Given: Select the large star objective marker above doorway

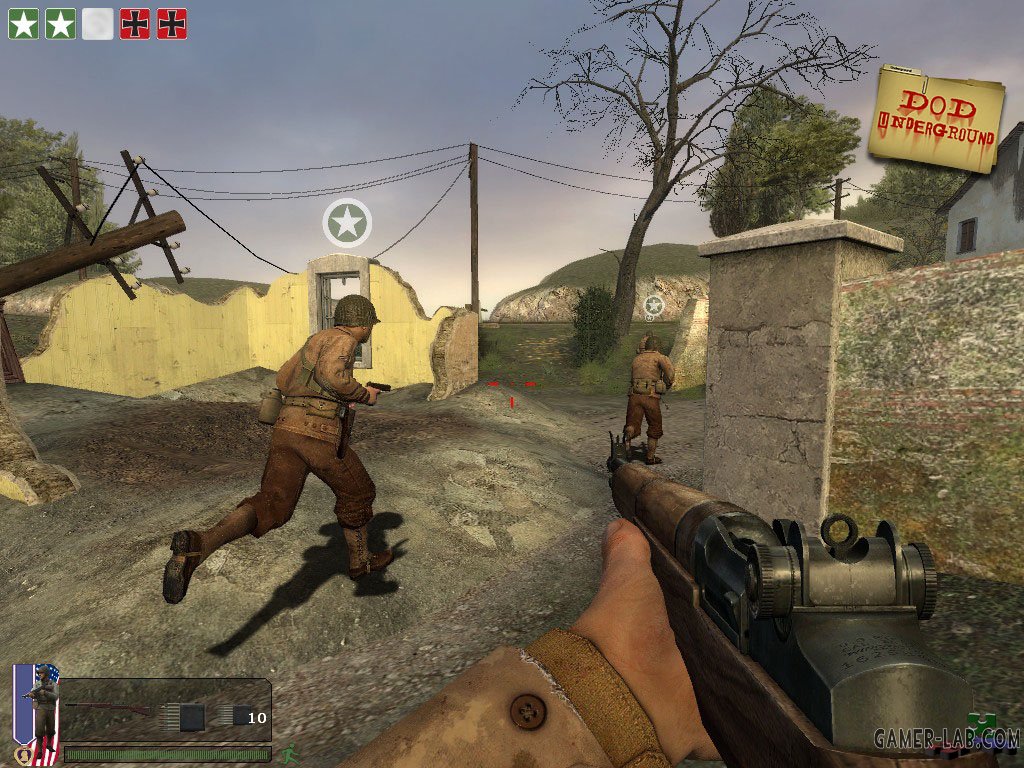Looking at the screenshot, I should pos(347,222).
